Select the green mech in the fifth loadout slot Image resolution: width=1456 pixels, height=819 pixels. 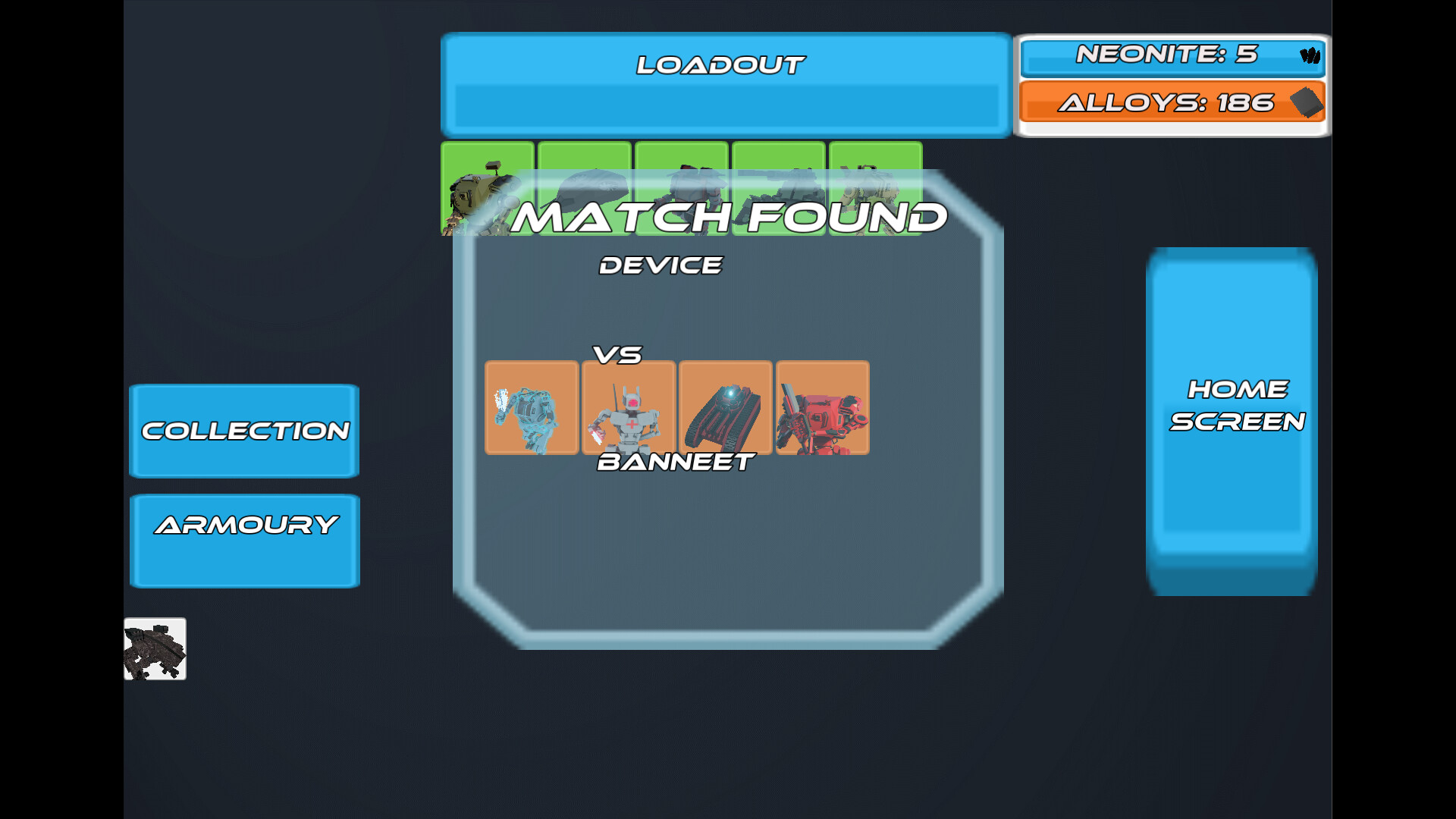[x=877, y=188]
